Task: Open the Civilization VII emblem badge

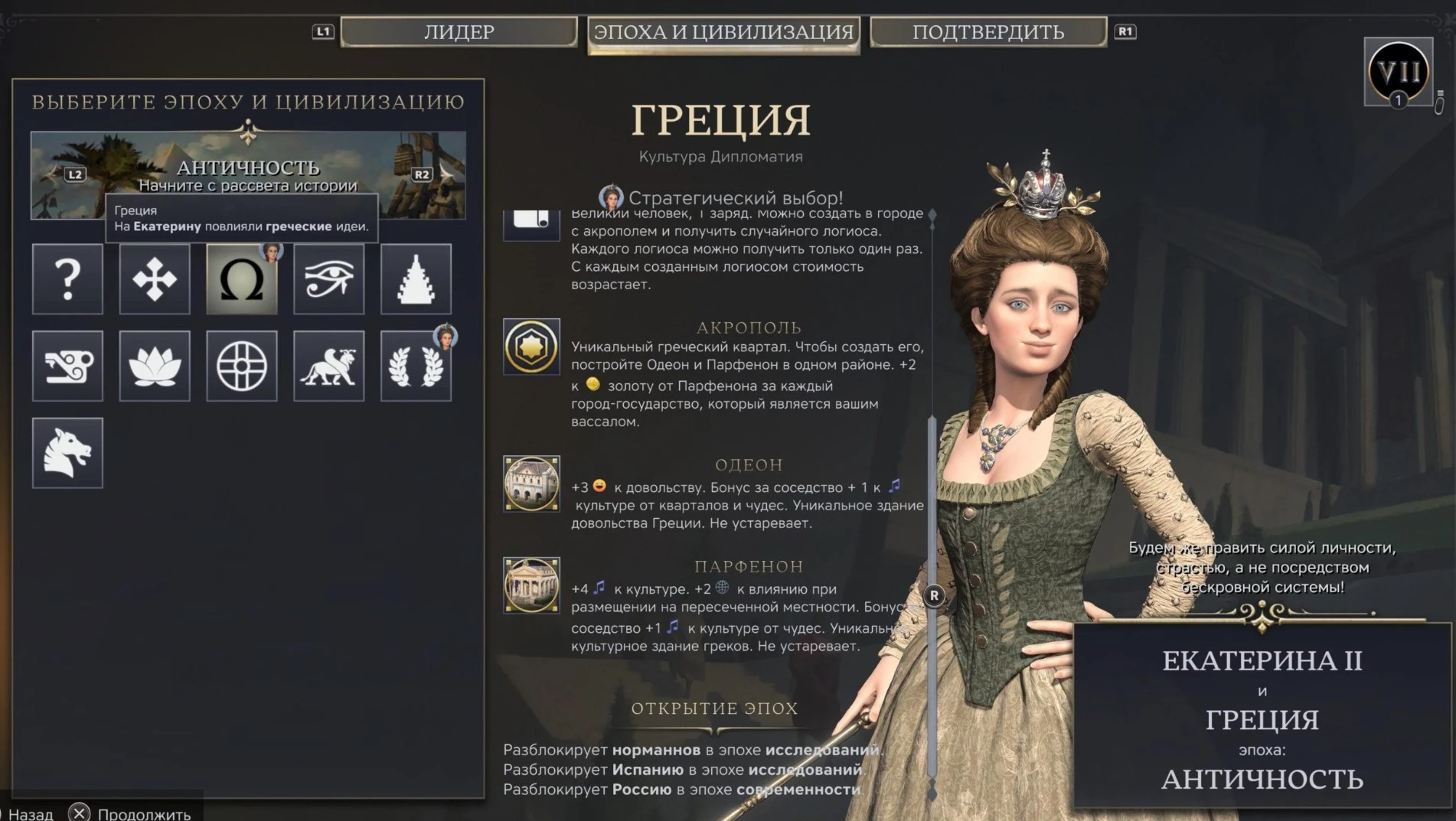Action: click(x=1398, y=72)
